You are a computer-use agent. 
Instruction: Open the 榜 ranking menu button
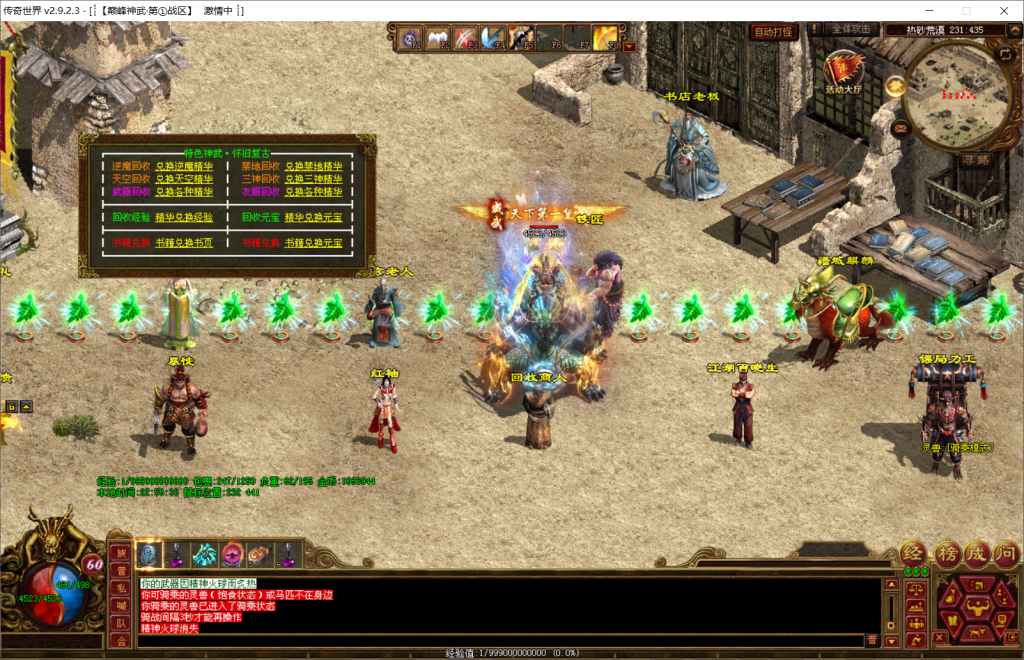(946, 553)
